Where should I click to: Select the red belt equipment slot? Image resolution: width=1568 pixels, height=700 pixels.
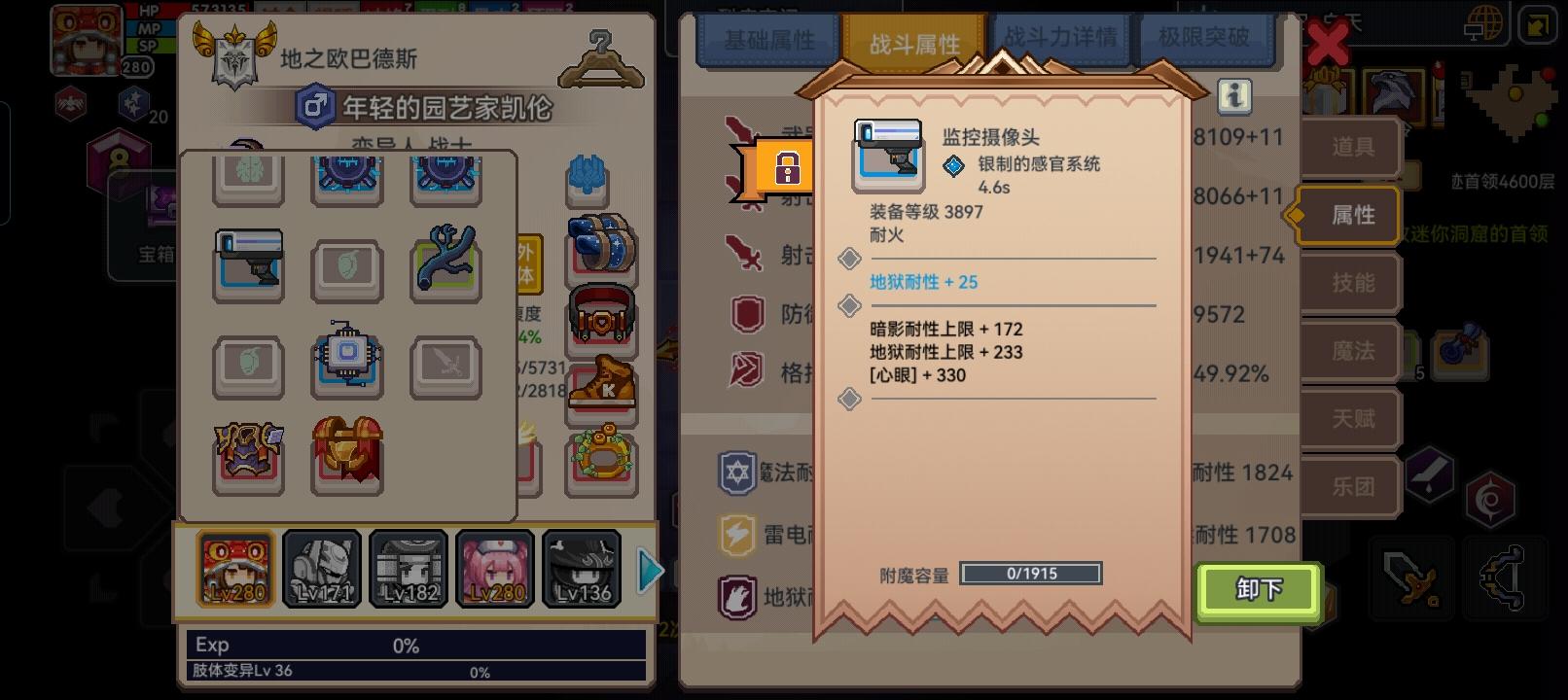coord(601,316)
